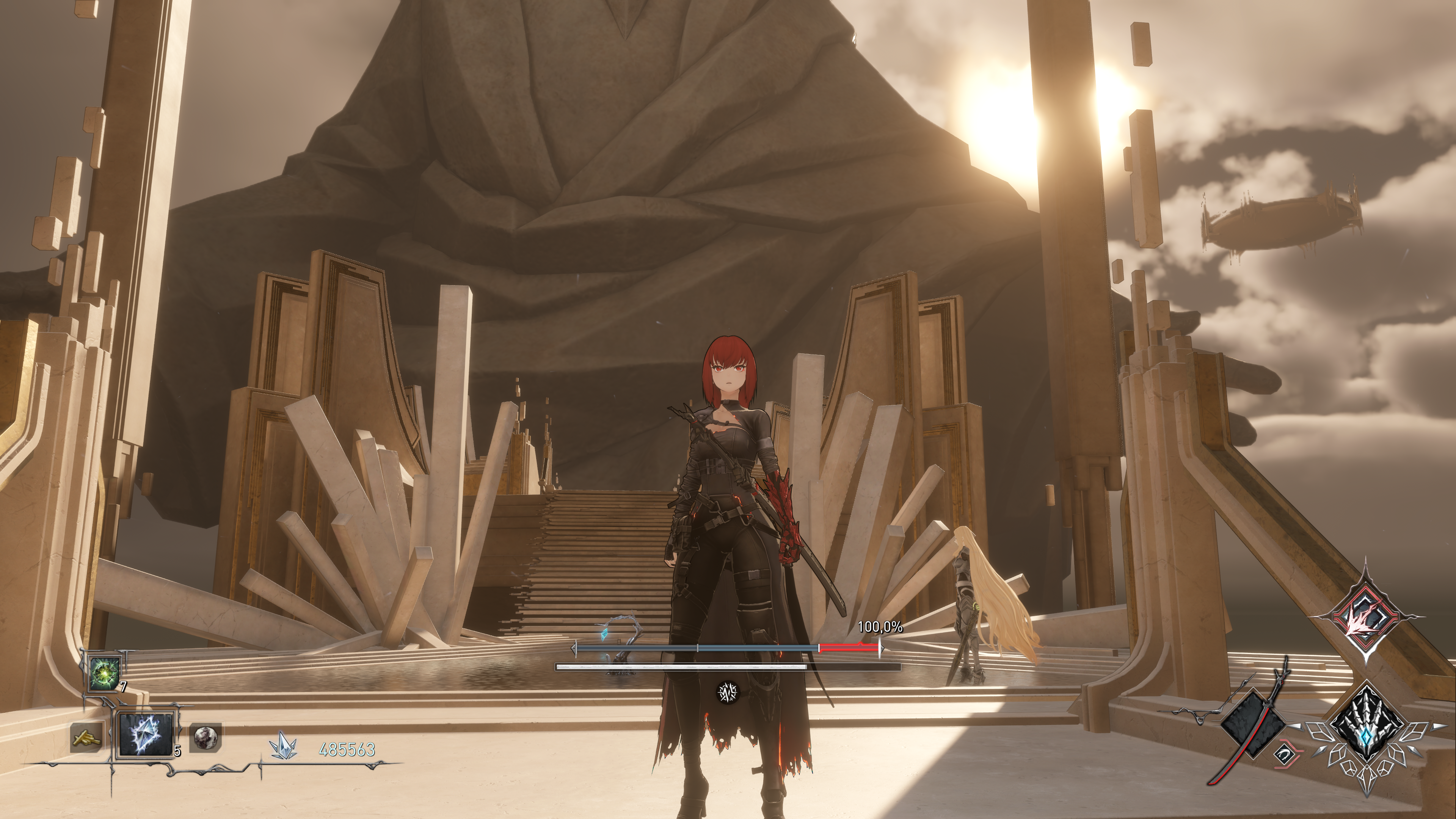Select the green orb item slot

(105, 674)
